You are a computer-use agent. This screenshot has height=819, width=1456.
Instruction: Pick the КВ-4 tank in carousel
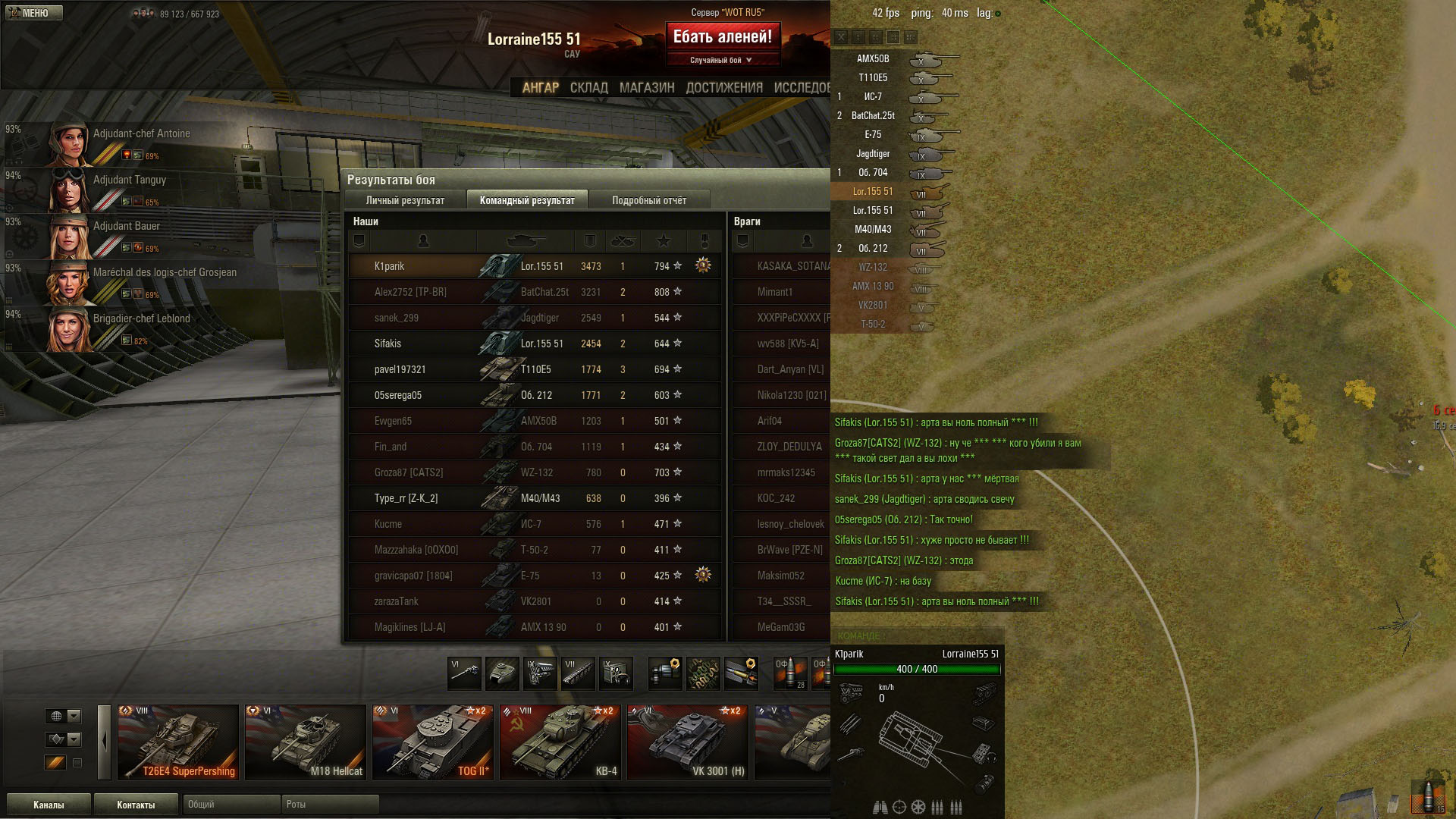560,742
